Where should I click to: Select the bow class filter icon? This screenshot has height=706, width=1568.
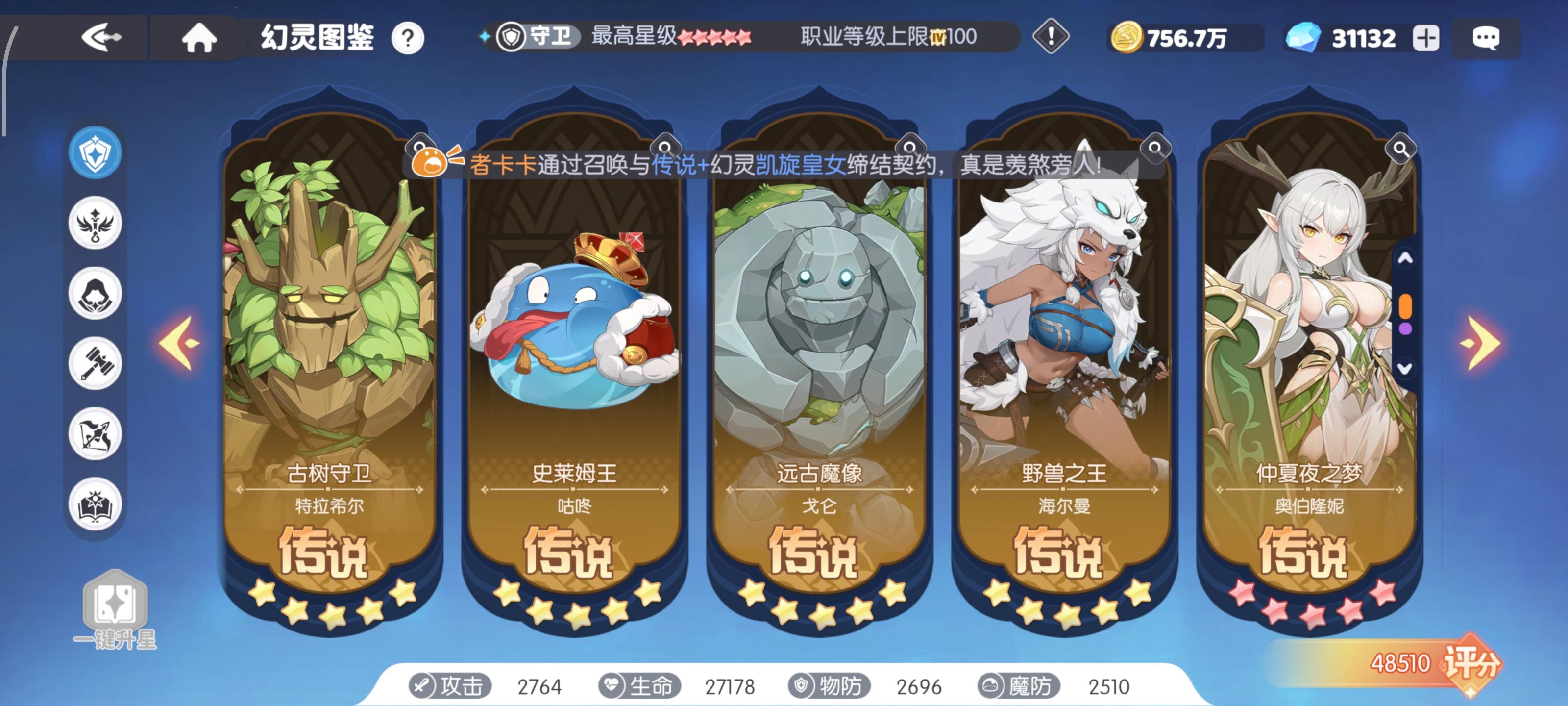click(x=96, y=433)
